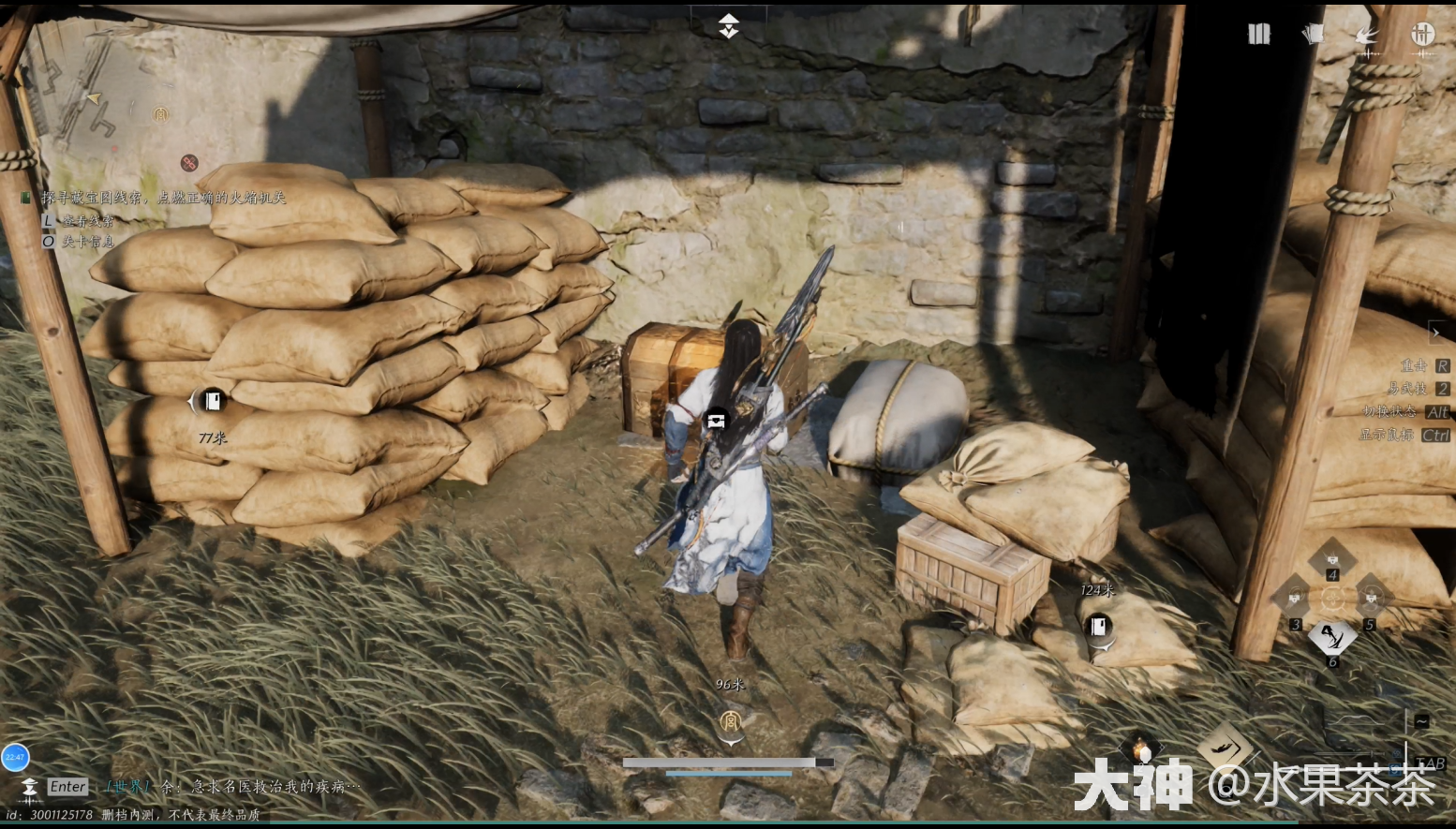Activate the highlighted skill diamond labeled 6
The width and height of the screenshot is (1456, 829).
coord(1331,637)
